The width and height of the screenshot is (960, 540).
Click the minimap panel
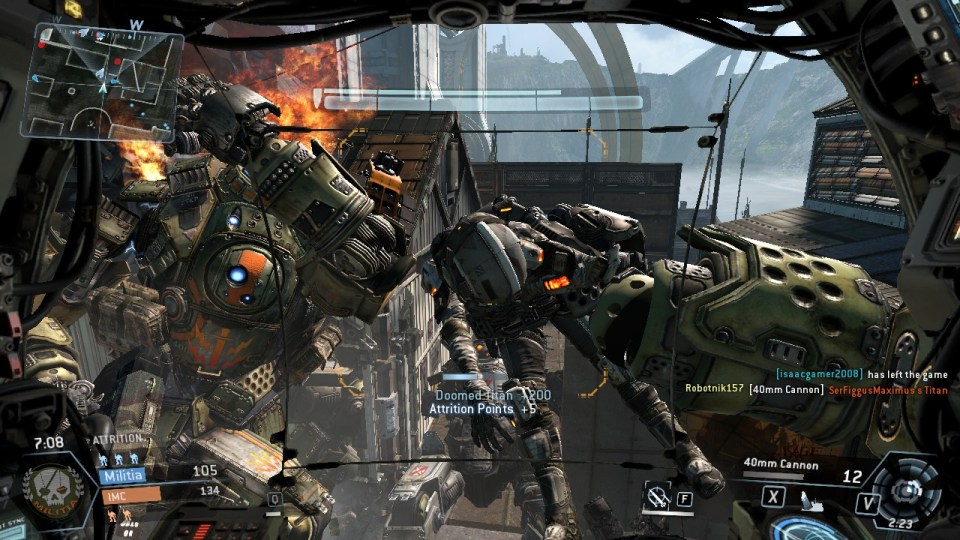(103, 80)
